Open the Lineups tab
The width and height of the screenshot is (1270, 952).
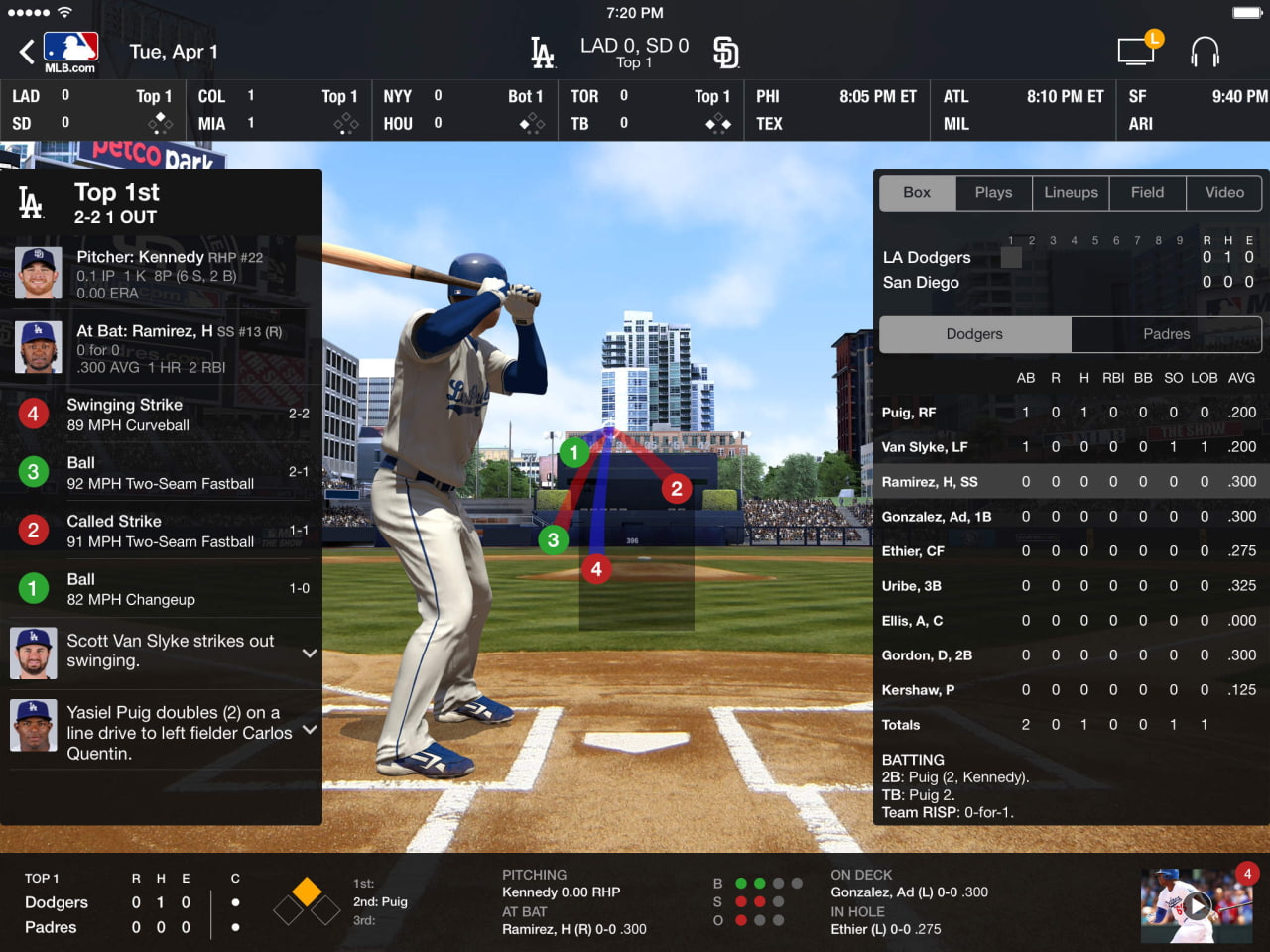click(x=1071, y=192)
